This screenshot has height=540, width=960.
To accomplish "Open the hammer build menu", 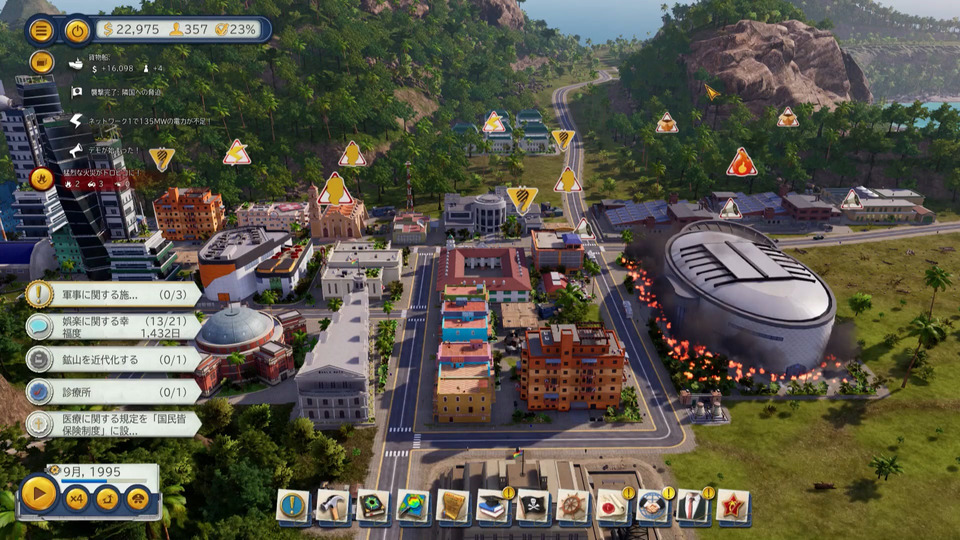I will click(333, 506).
